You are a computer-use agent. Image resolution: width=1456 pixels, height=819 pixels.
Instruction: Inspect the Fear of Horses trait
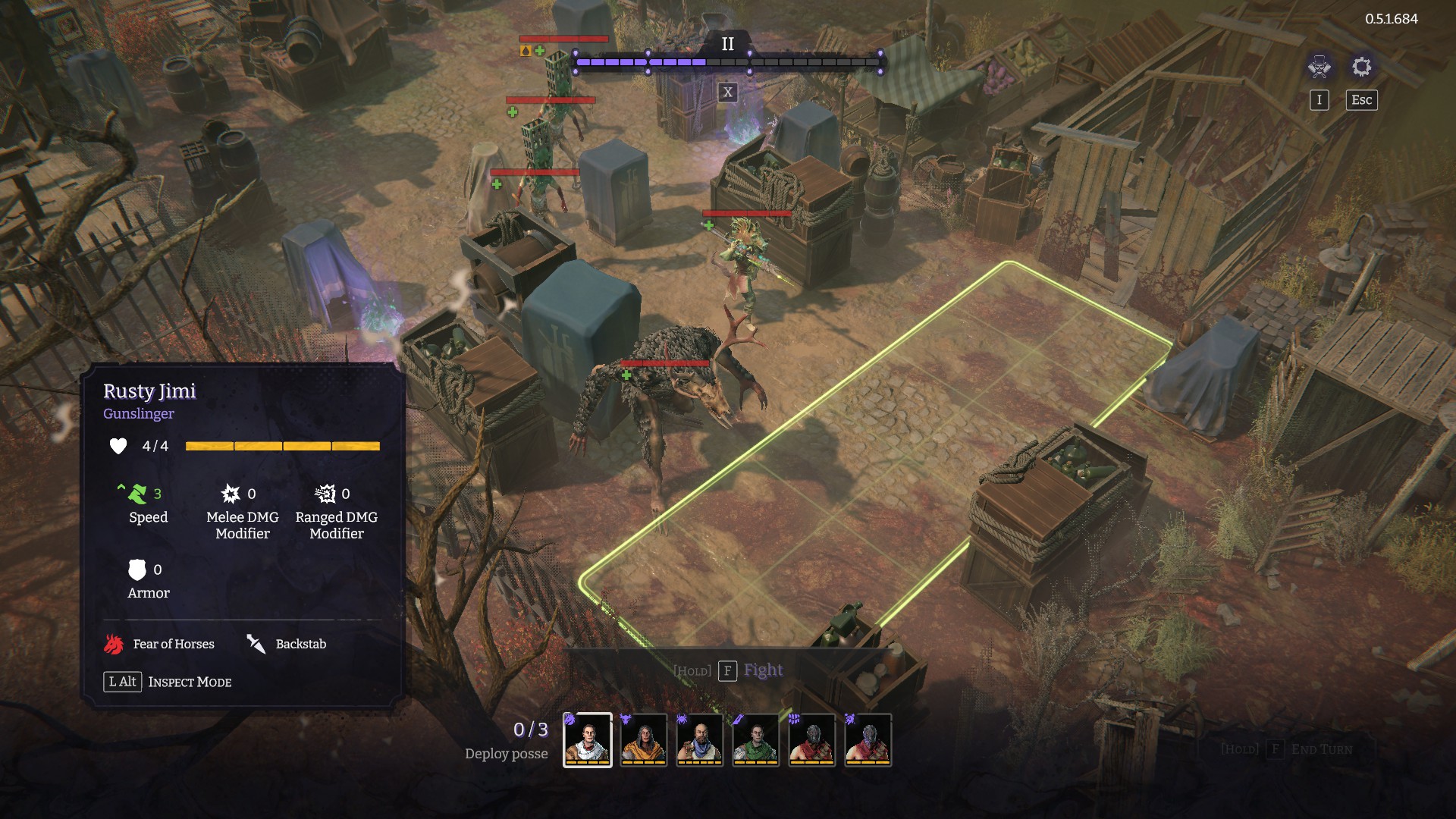[x=159, y=644]
